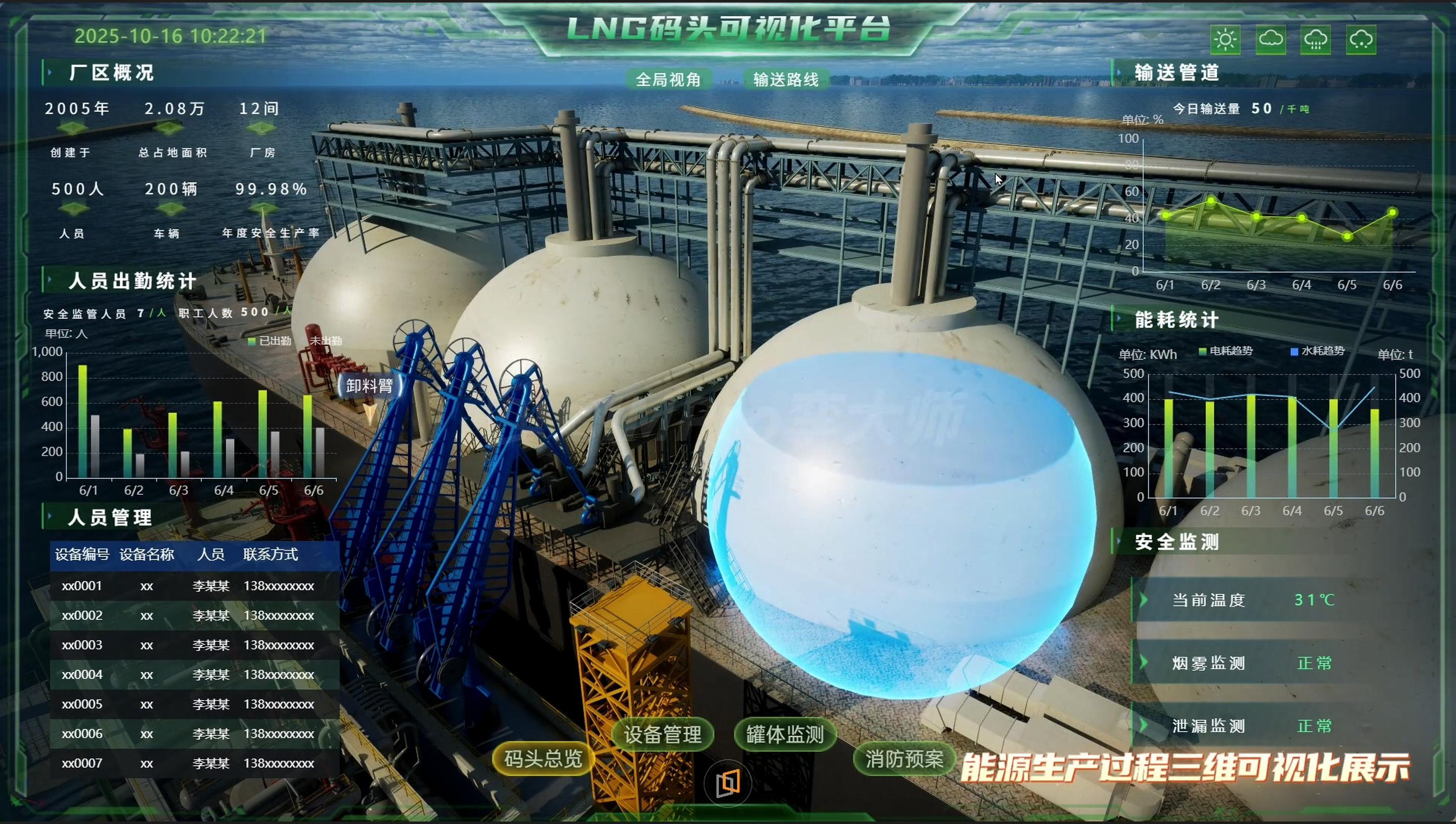Select the 输送路线 transport route view

[x=786, y=80]
